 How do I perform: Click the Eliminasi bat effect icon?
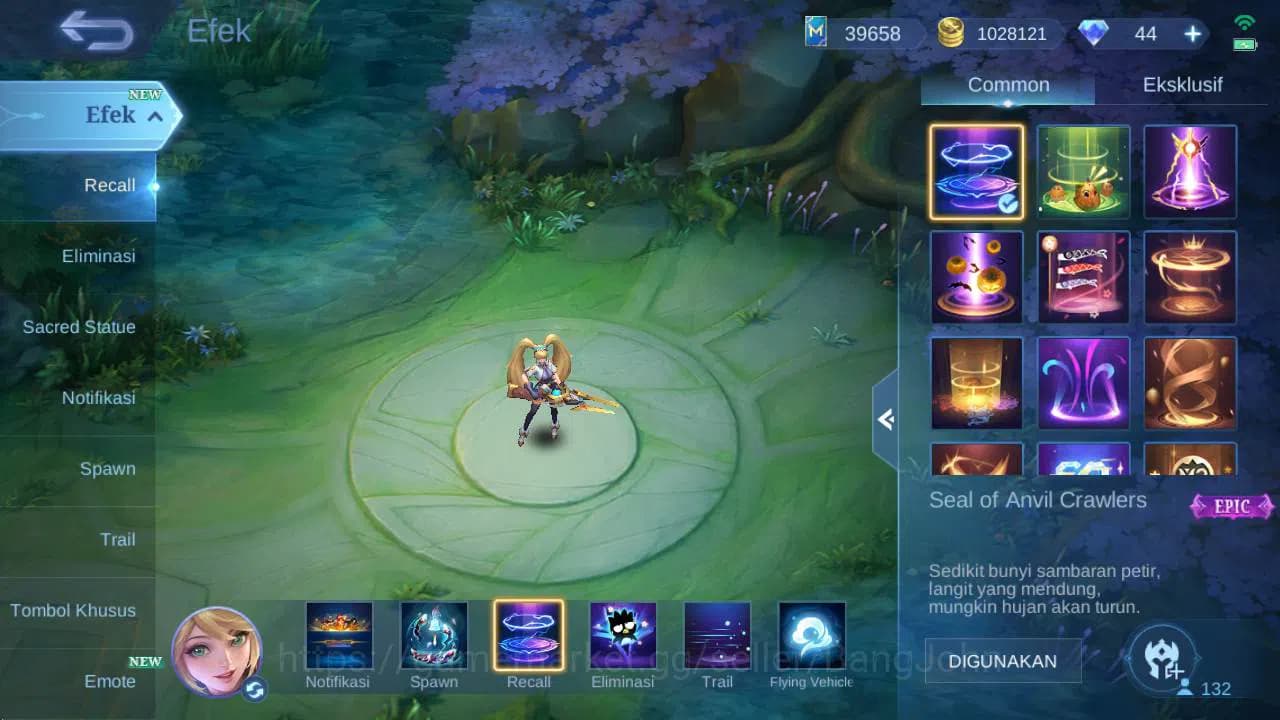(622, 634)
